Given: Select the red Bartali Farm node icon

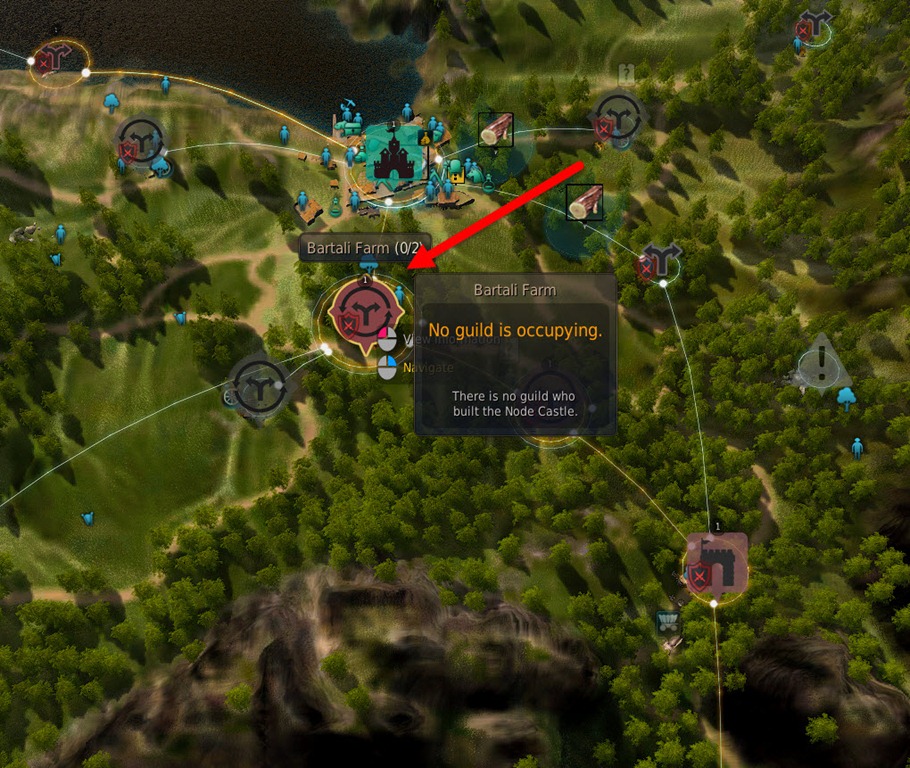Looking at the screenshot, I should [365, 314].
